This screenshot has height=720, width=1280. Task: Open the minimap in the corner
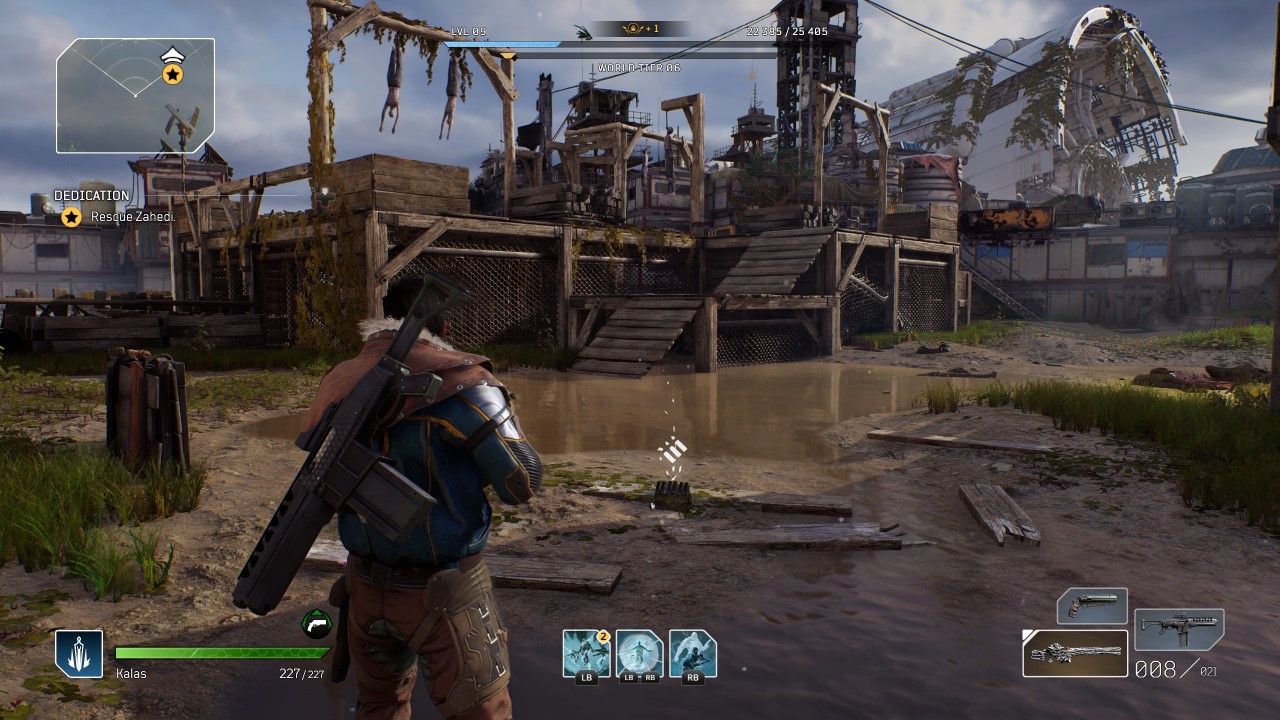[135, 95]
